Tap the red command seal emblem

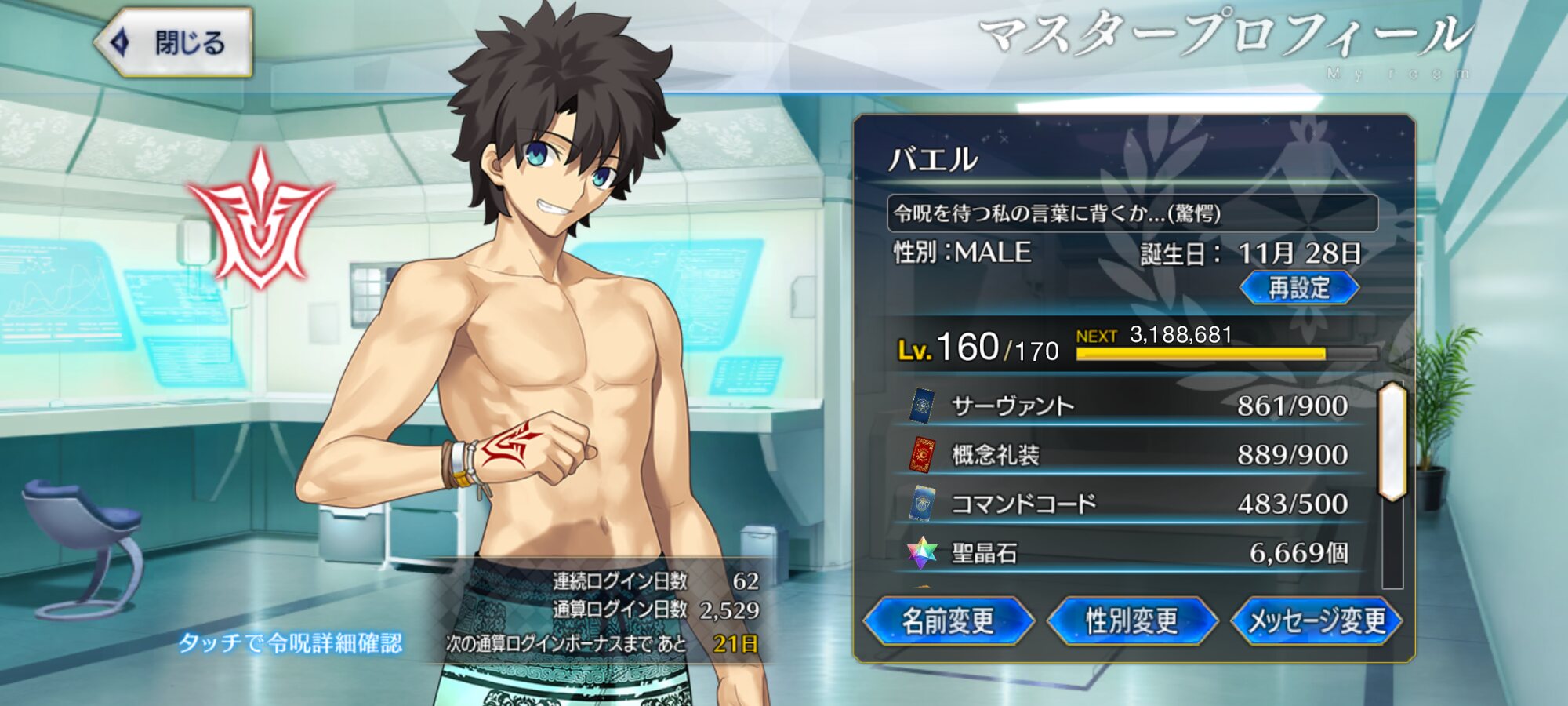pos(260,220)
